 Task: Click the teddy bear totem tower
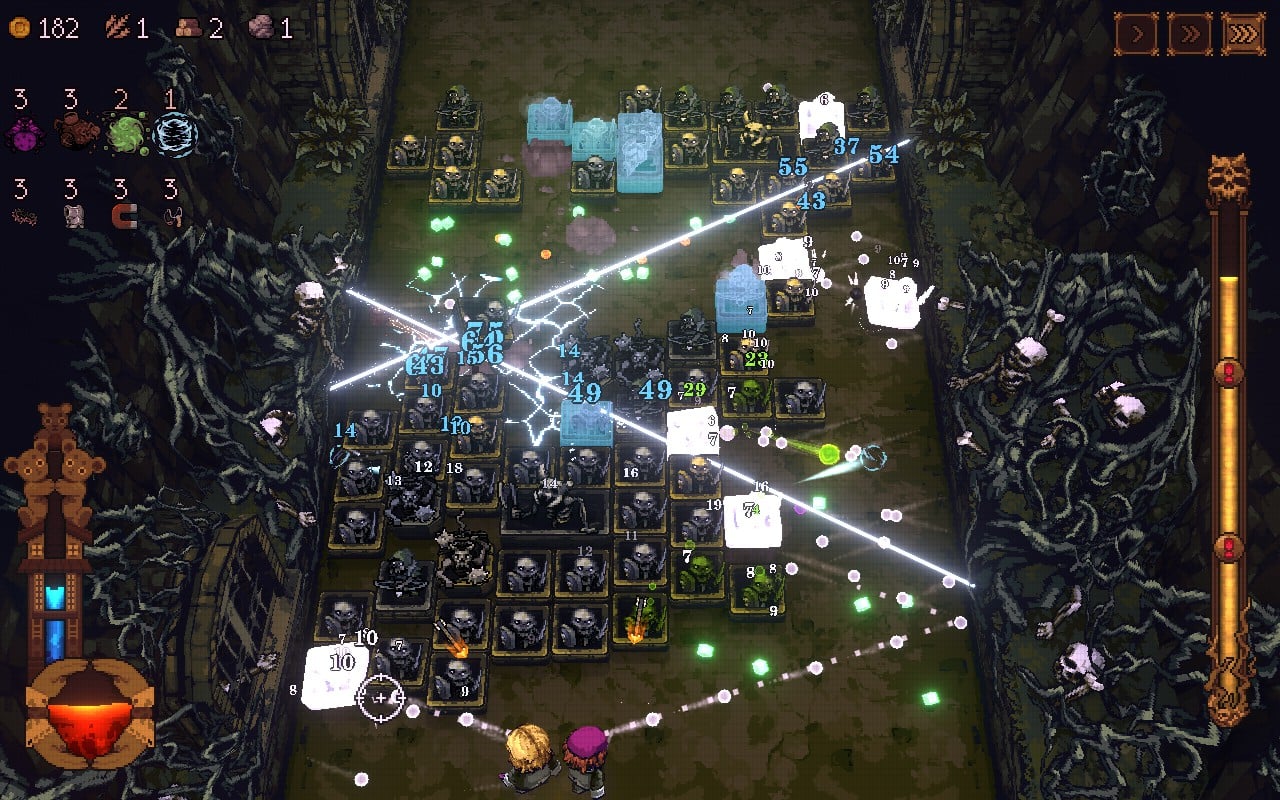coord(55,470)
